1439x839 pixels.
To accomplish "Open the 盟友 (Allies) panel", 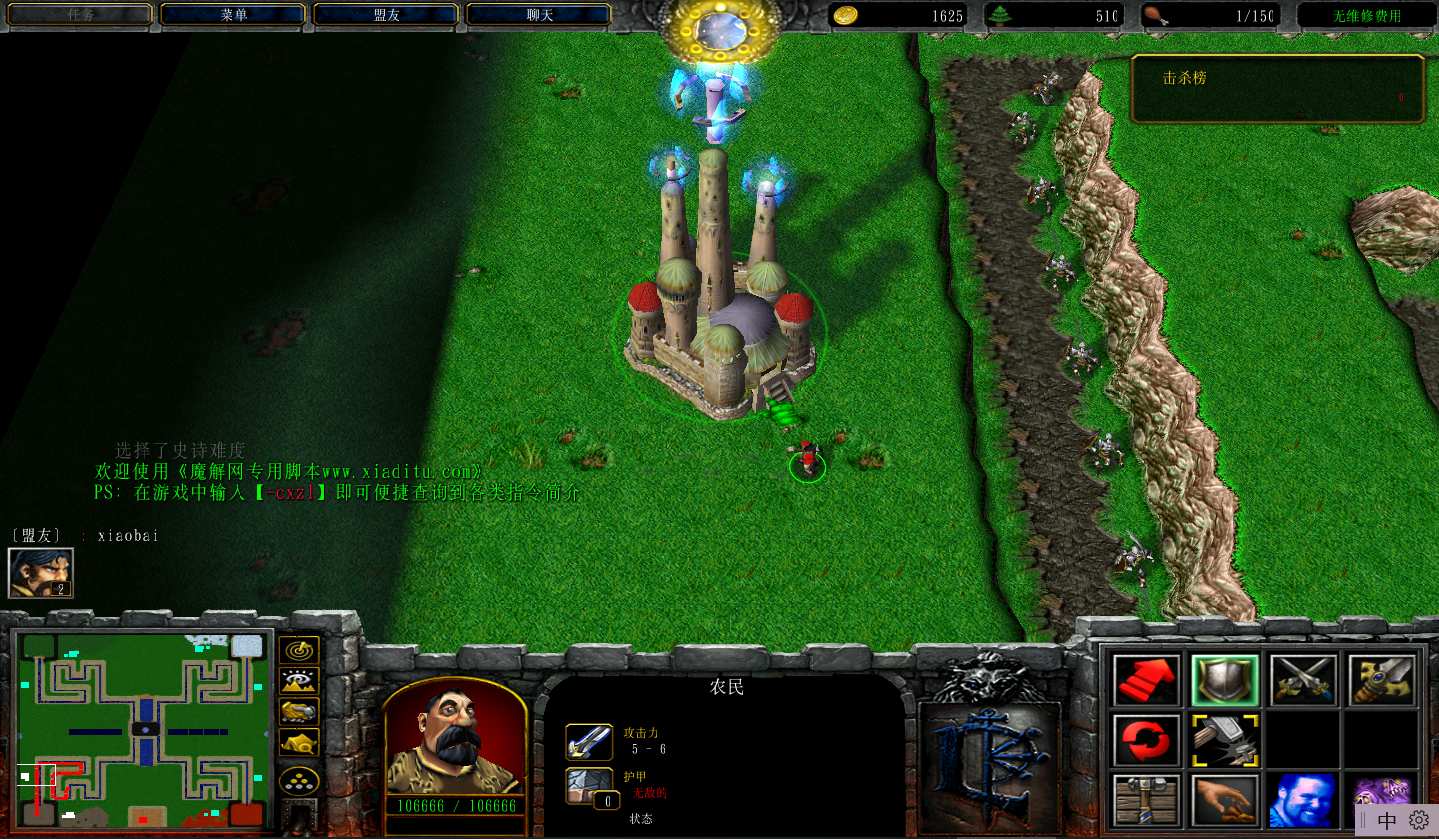I will click(x=386, y=15).
